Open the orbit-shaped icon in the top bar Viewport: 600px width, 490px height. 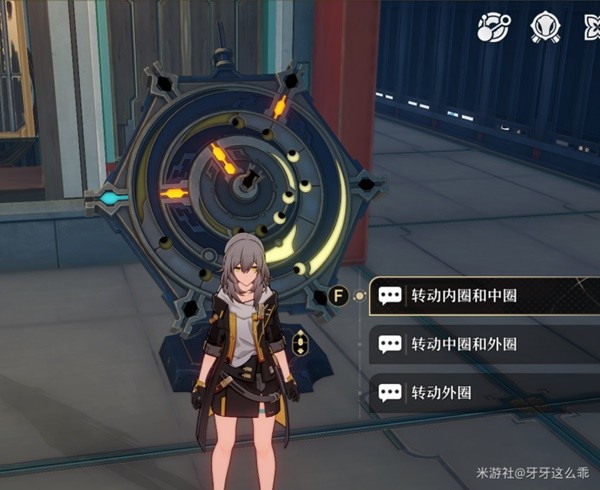(x=493, y=26)
